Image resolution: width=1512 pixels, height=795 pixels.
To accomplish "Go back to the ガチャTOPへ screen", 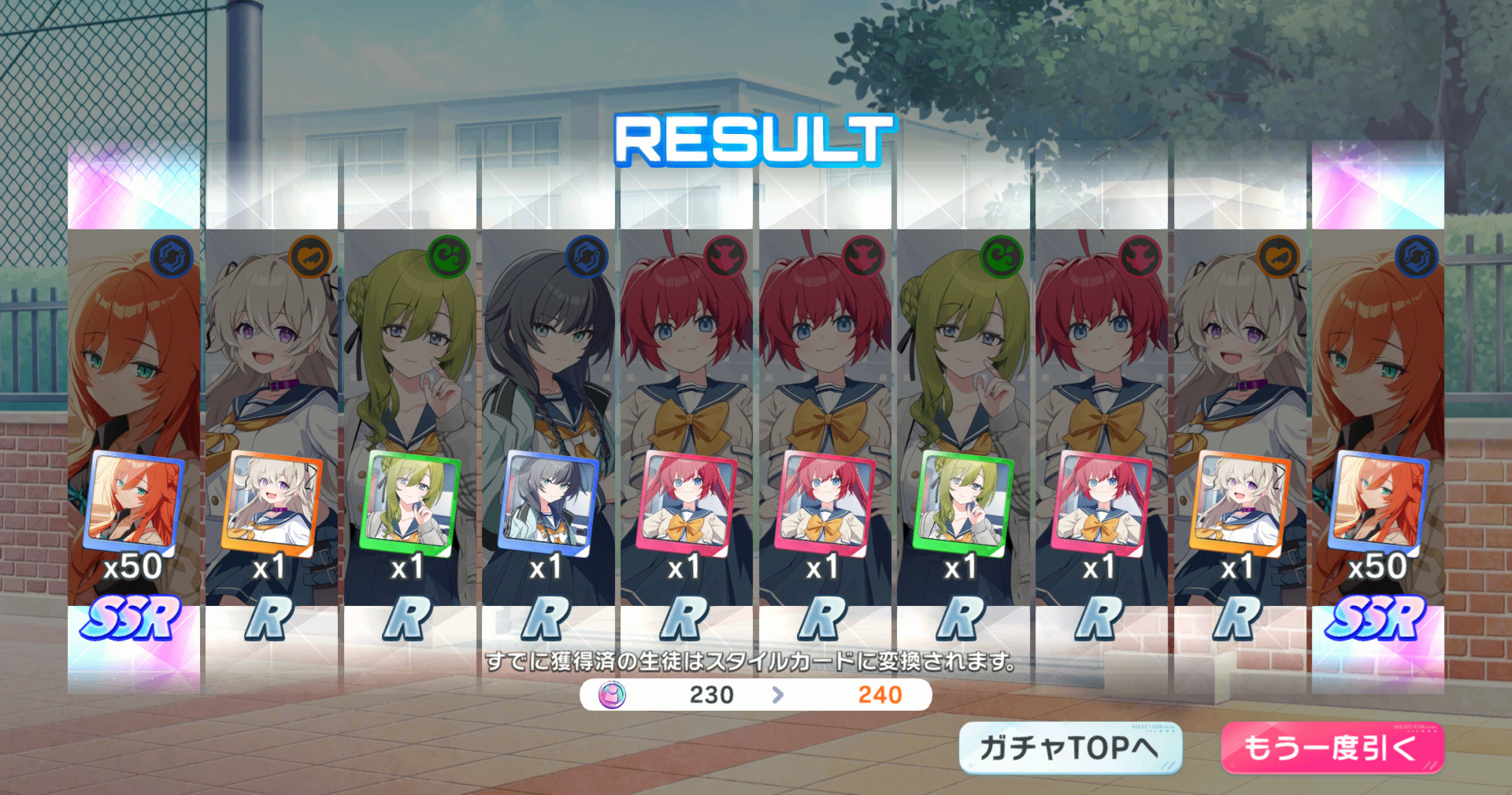I will (1069, 747).
